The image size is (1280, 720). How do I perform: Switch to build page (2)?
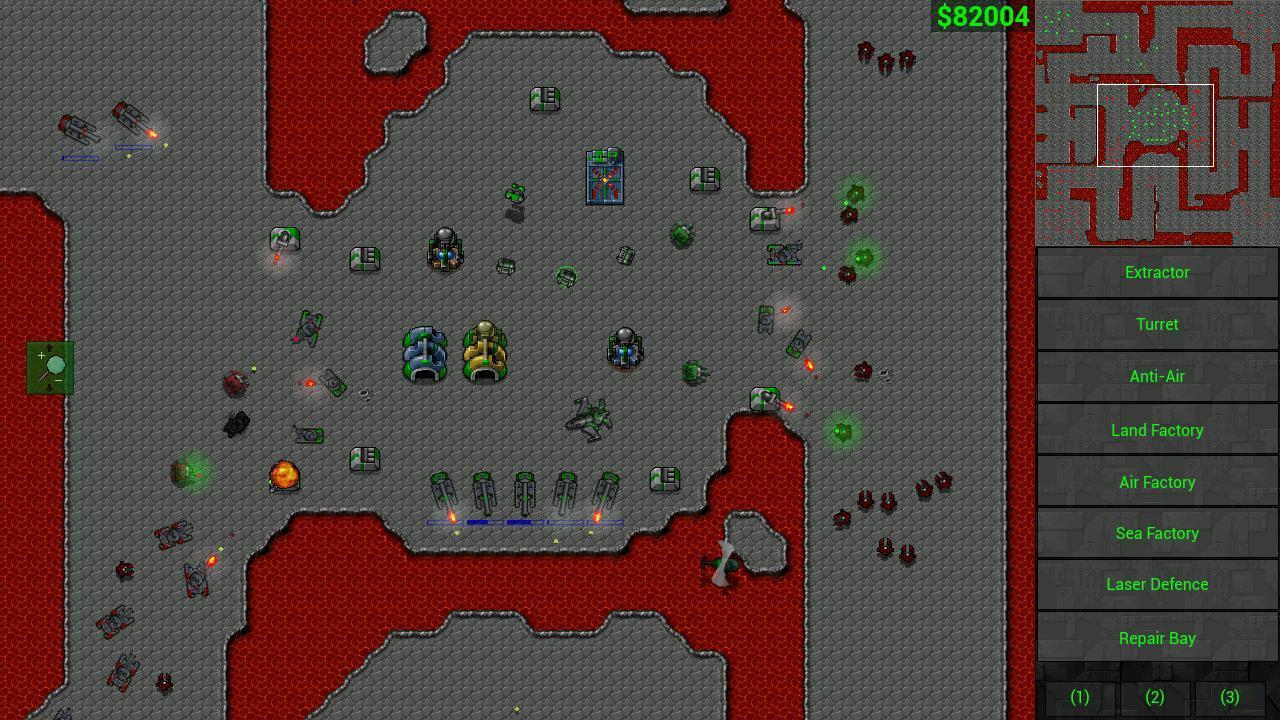1155,697
